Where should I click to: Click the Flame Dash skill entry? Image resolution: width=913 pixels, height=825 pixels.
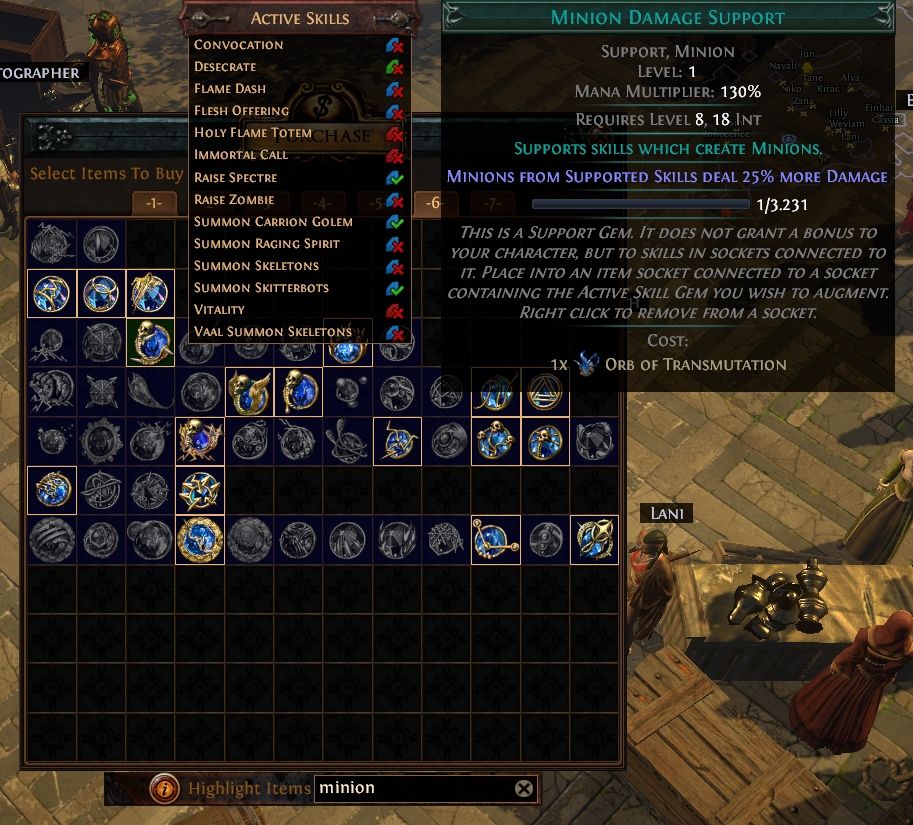[x=230, y=89]
